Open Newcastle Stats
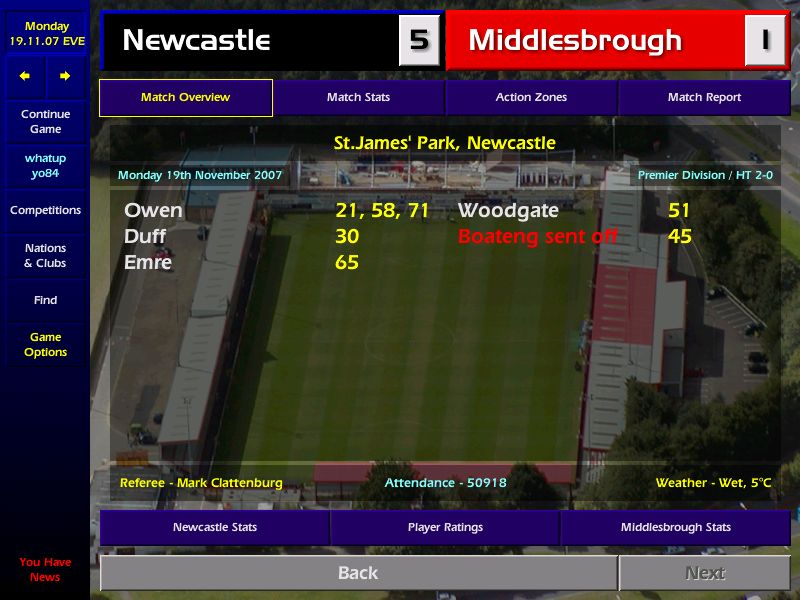This screenshot has height=600, width=800. [214, 527]
